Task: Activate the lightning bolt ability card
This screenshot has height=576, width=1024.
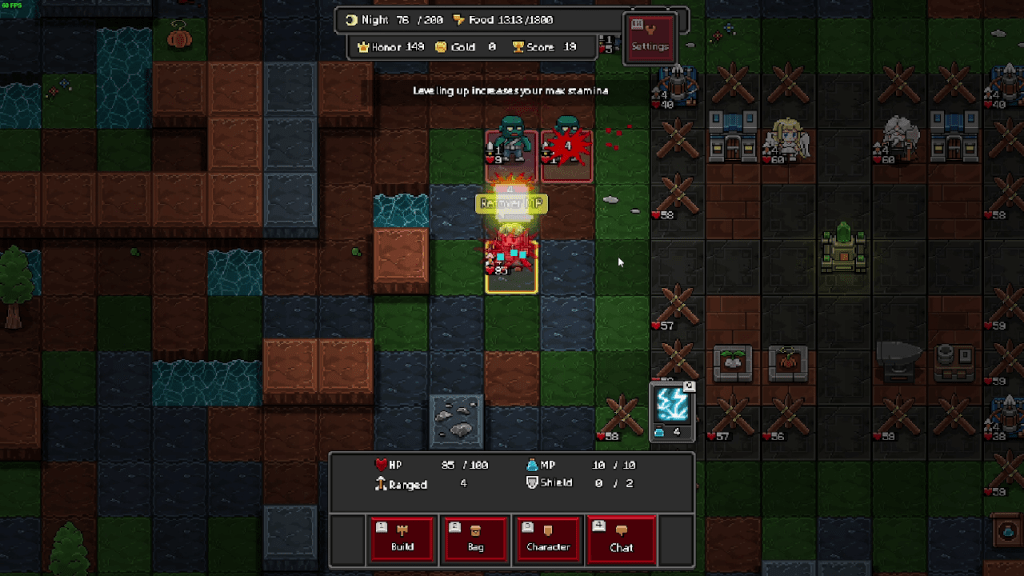Action: [x=672, y=410]
